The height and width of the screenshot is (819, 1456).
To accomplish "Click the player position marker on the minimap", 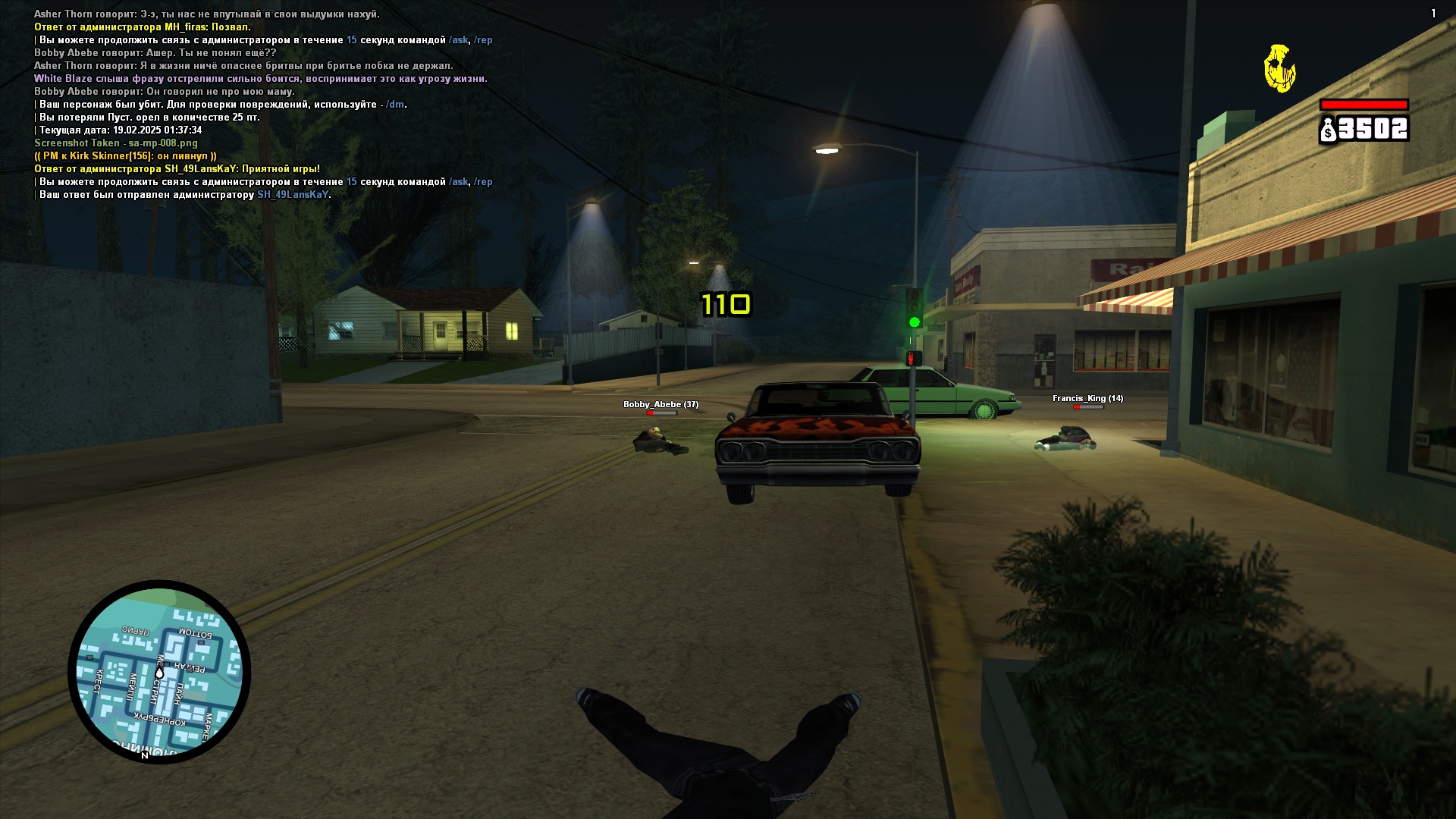I will point(159,673).
